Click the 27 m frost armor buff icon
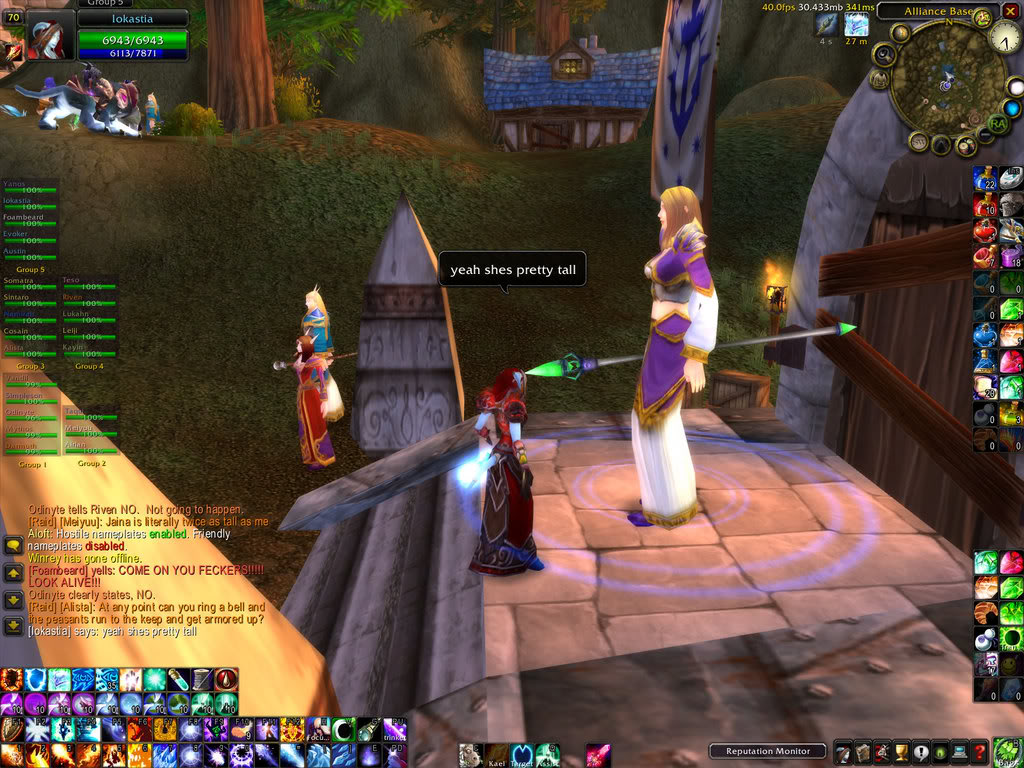Viewport: 1024px width, 768px height. point(856,25)
